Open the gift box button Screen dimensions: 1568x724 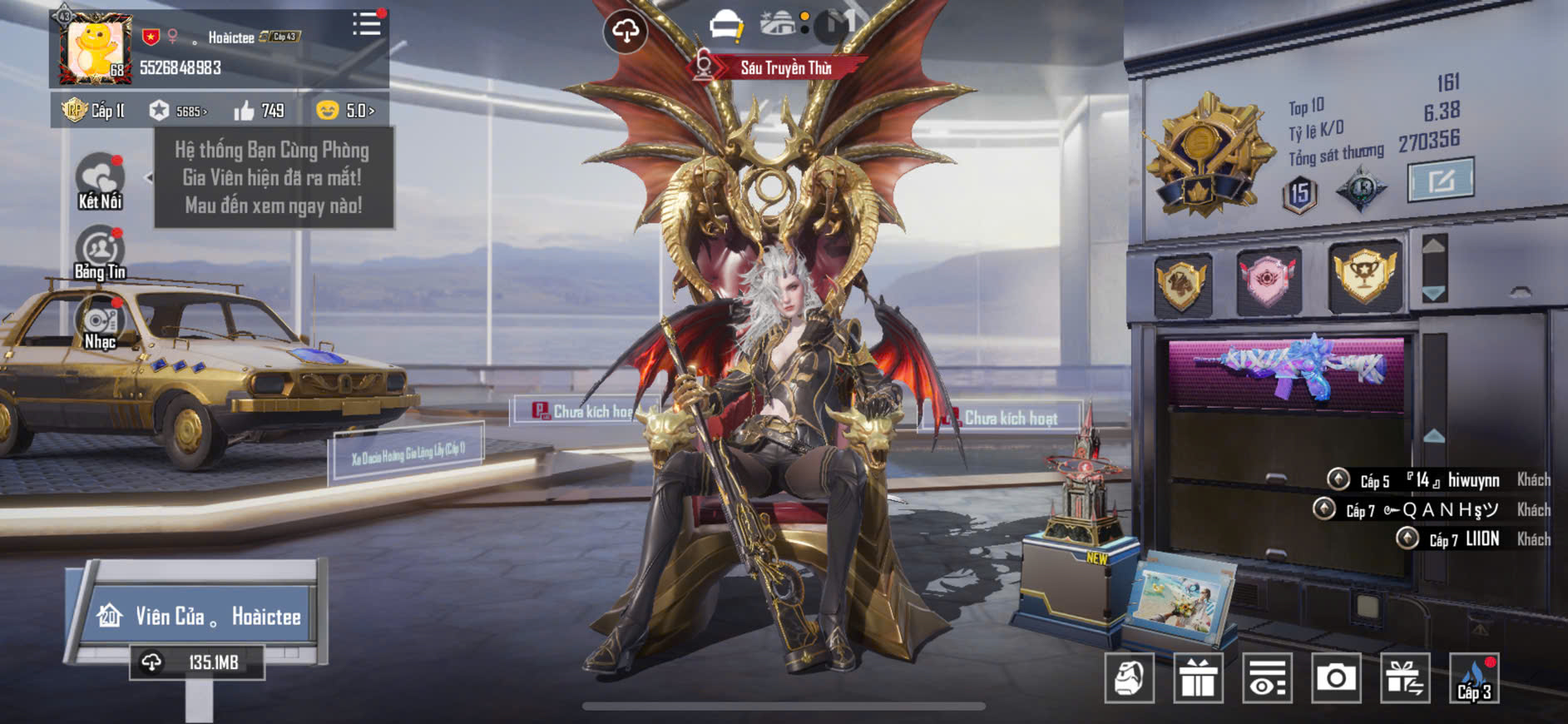[x=1198, y=678]
